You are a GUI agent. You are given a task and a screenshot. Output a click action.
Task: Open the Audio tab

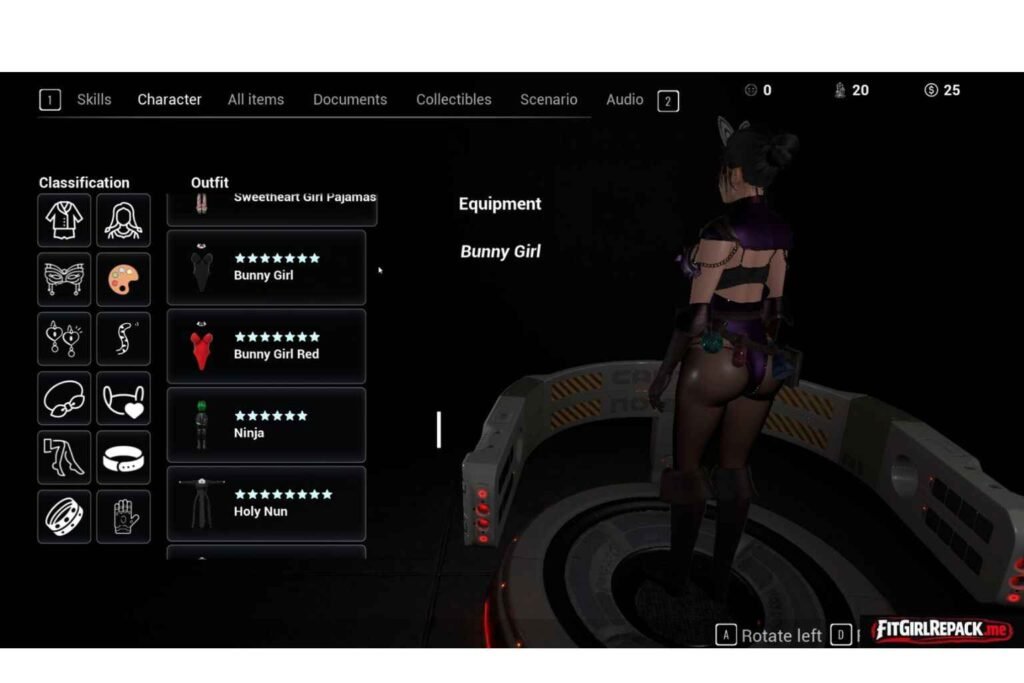coord(625,100)
